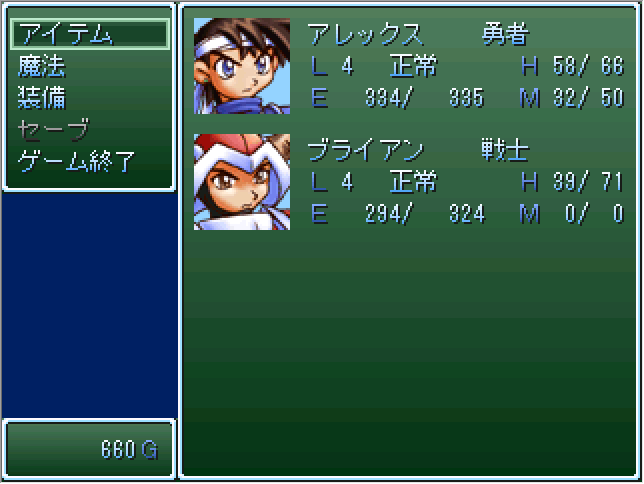The height and width of the screenshot is (484, 644).
Task: Choose the 装備 (Equipment) option
Action: (42, 98)
